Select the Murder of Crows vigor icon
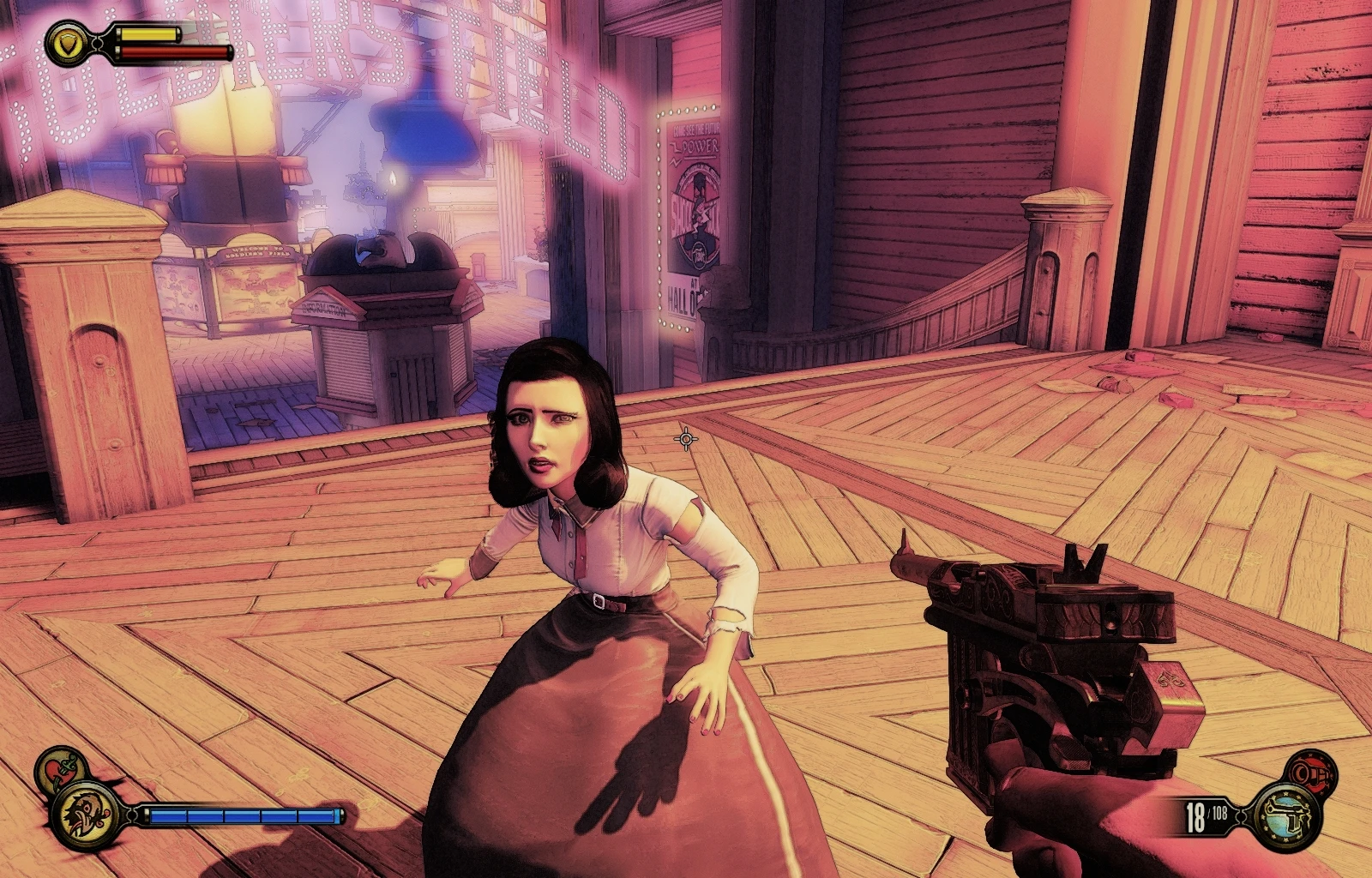 click(x=86, y=815)
